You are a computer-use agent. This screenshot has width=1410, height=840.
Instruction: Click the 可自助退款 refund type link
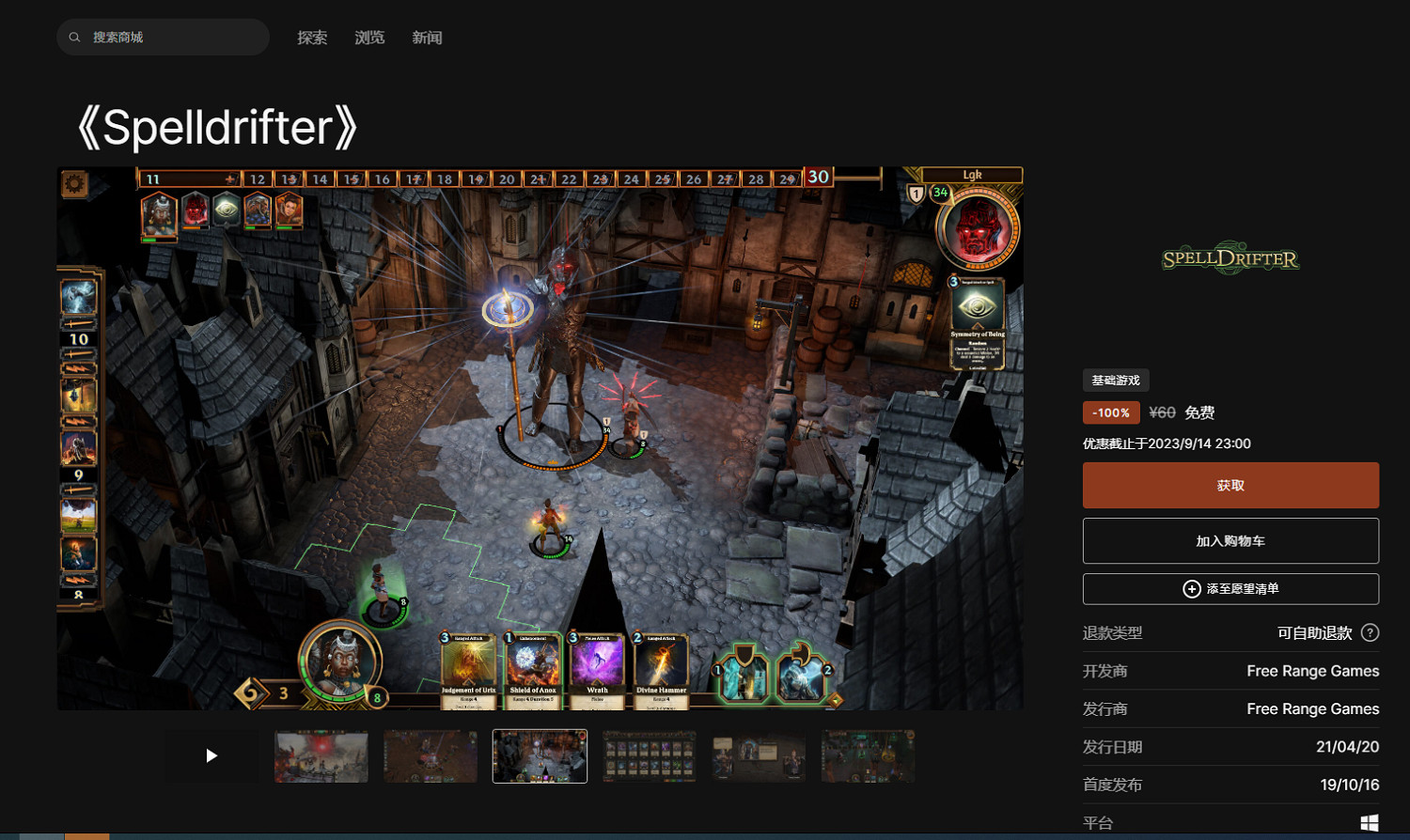[x=1315, y=632]
